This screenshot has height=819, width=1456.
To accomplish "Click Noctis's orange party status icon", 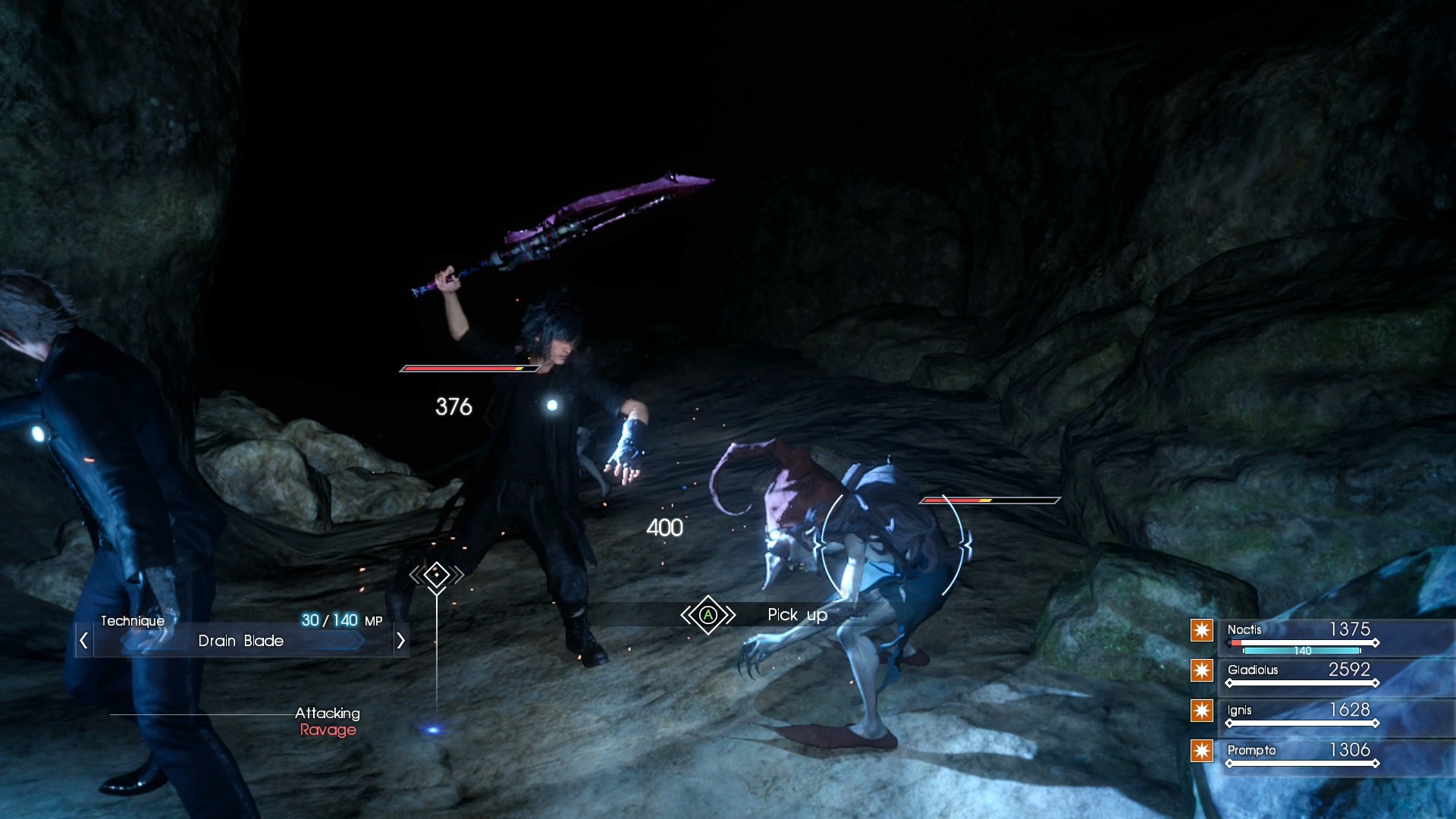I will click(x=1202, y=630).
